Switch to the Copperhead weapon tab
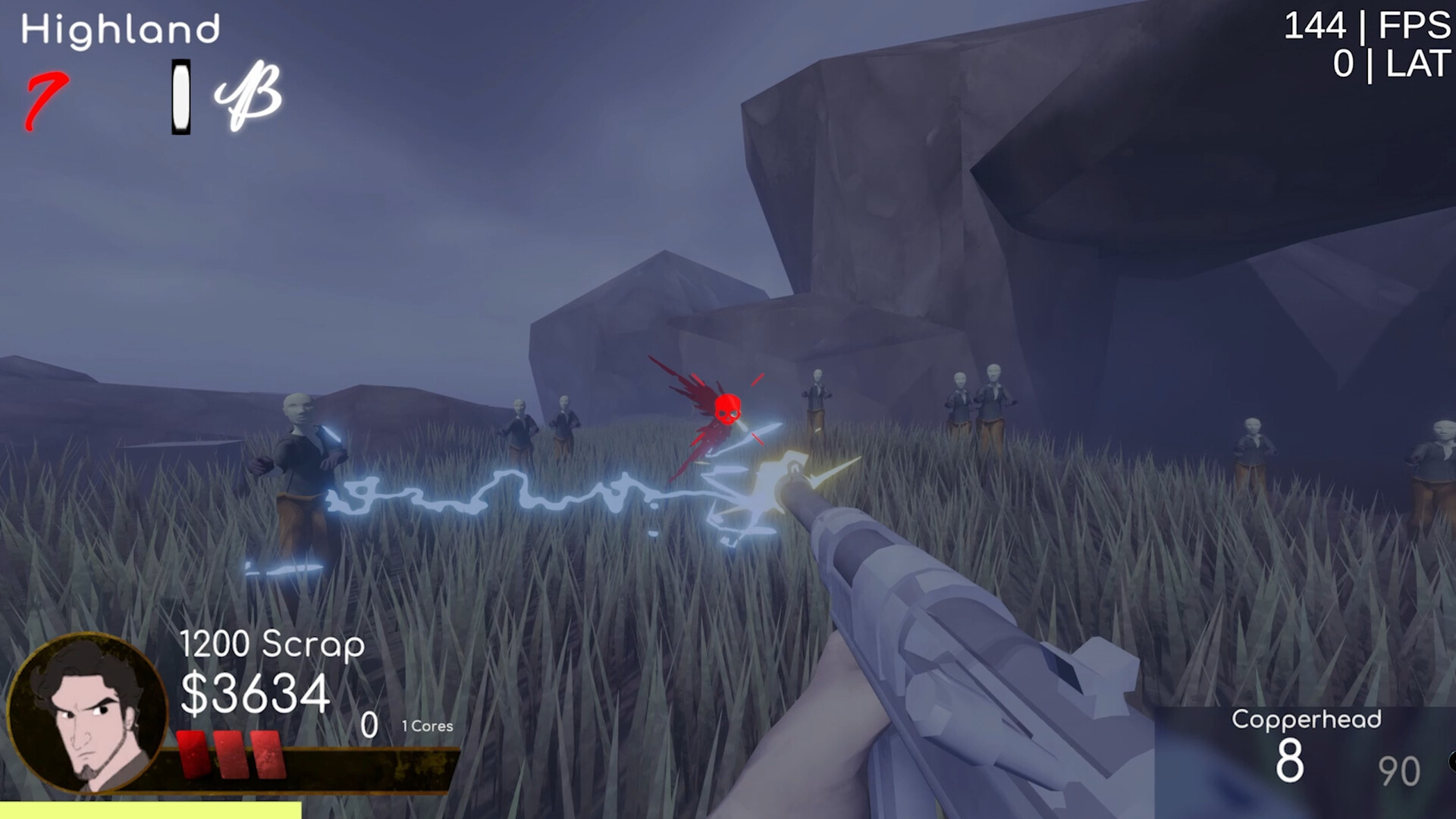 click(1307, 719)
